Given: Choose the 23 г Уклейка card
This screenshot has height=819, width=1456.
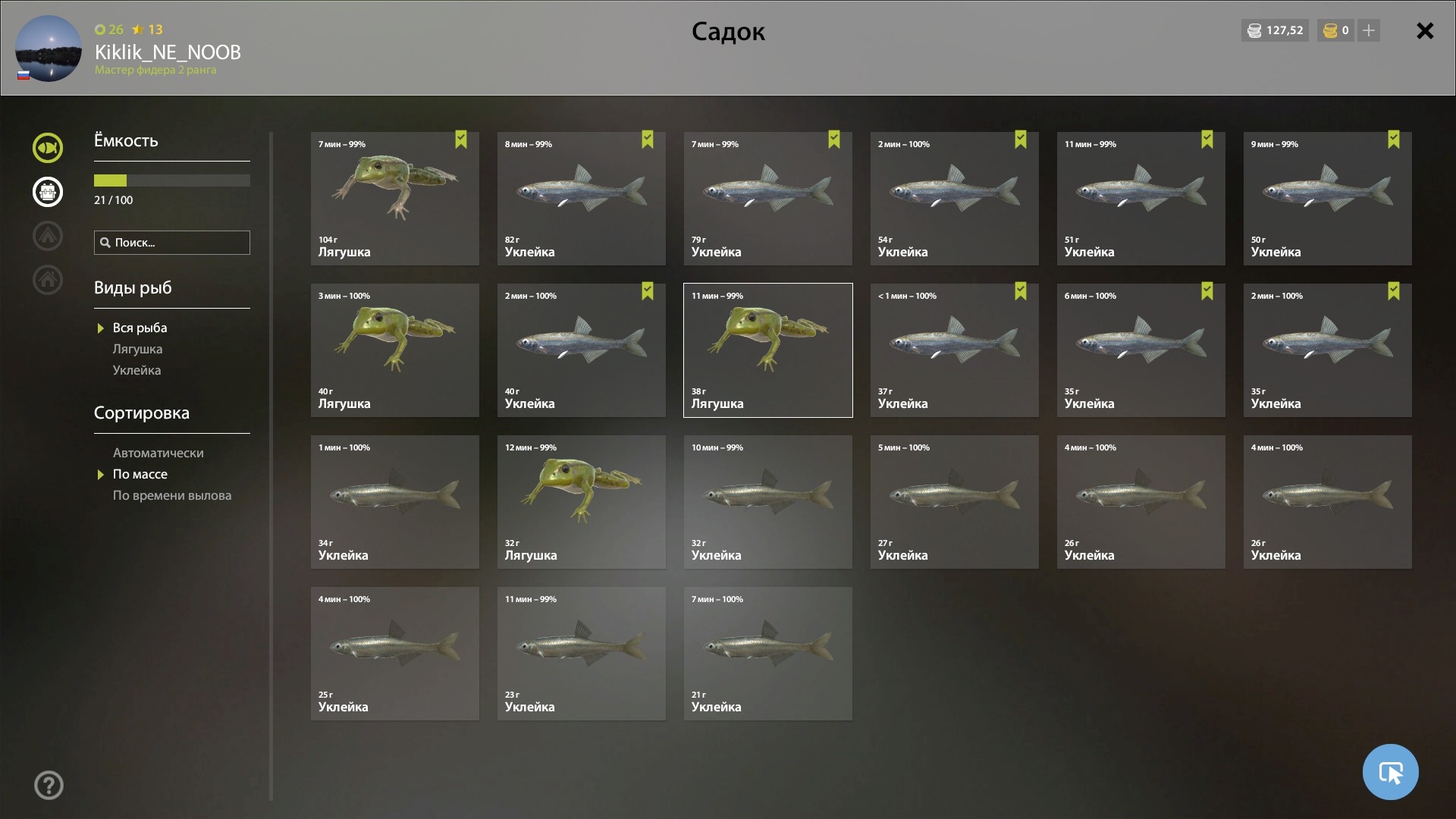Looking at the screenshot, I should 581,654.
